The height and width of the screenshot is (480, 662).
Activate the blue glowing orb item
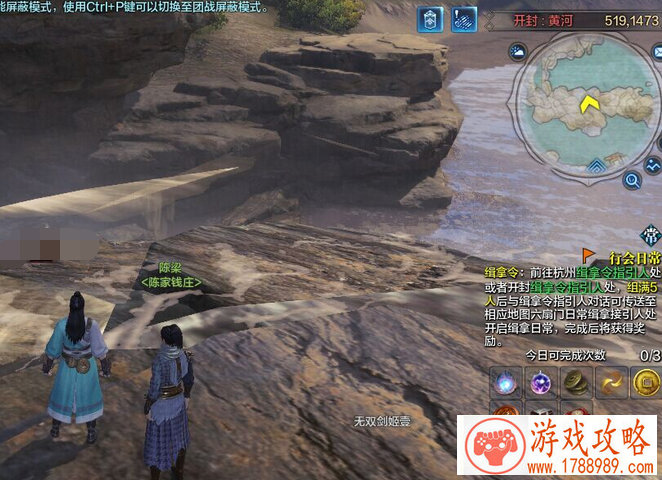pyautogui.click(x=505, y=380)
